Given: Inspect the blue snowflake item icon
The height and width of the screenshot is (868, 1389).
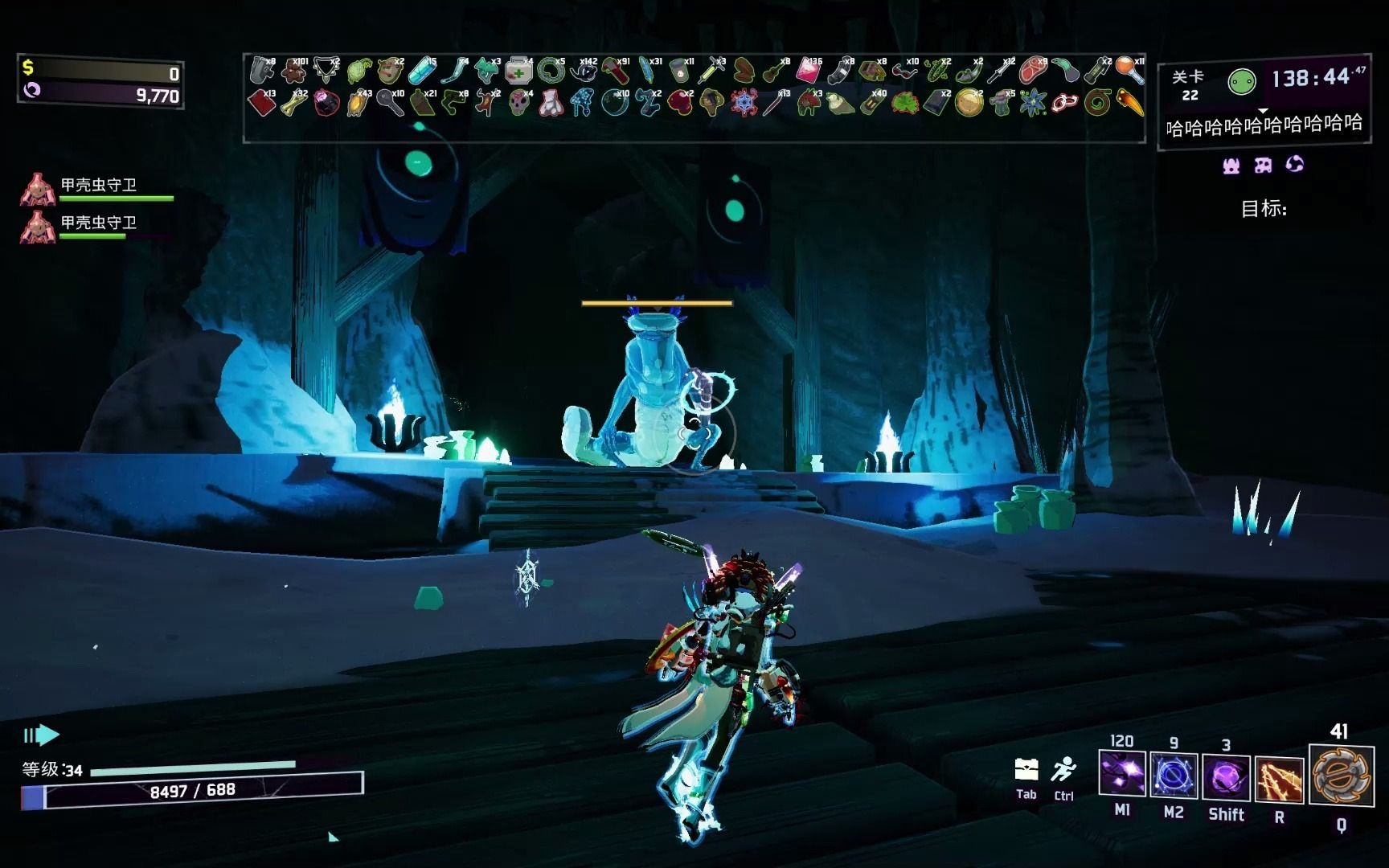Looking at the screenshot, I should (744, 104).
